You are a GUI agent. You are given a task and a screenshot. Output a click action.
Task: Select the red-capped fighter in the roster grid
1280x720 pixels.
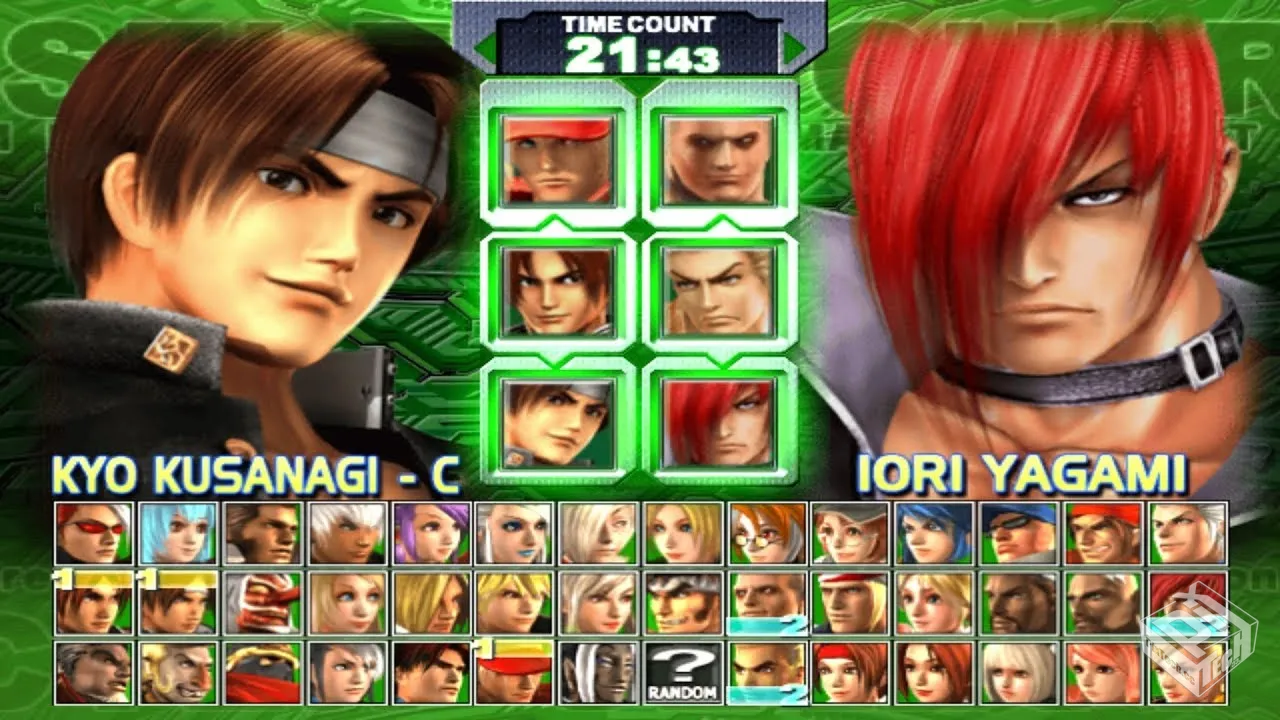click(515, 672)
